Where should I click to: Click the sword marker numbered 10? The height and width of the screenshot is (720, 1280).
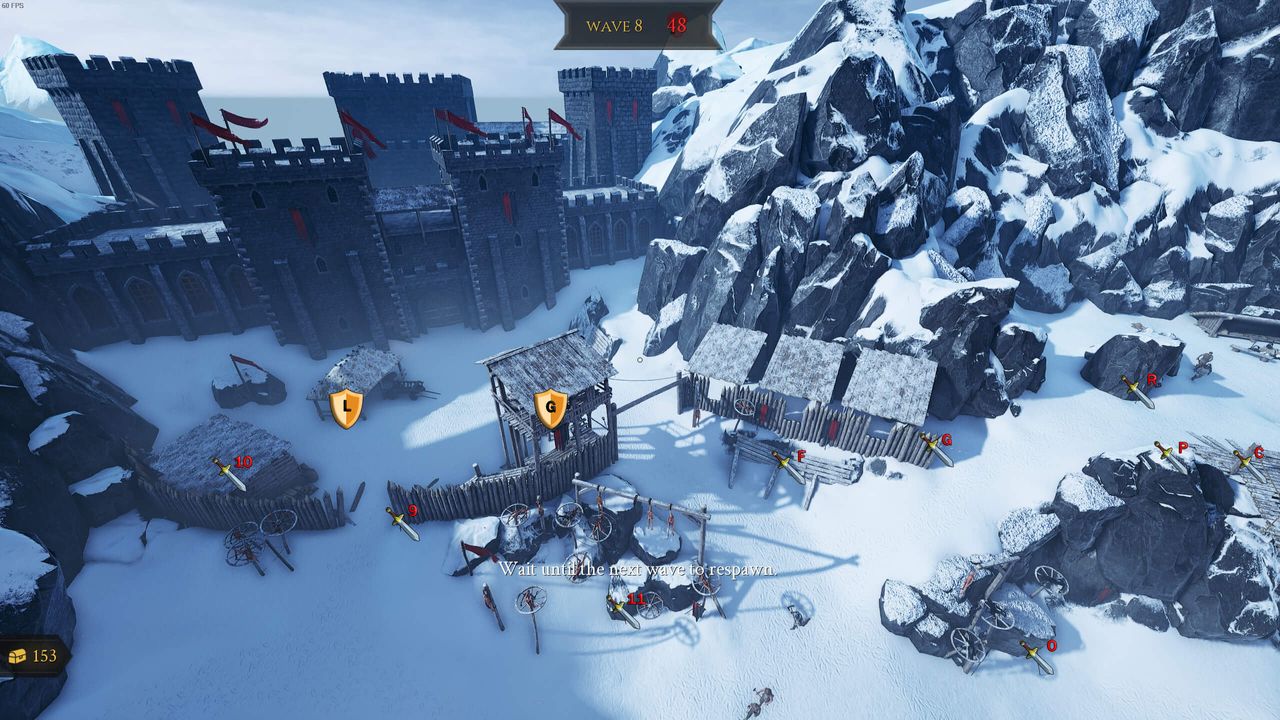[230, 473]
